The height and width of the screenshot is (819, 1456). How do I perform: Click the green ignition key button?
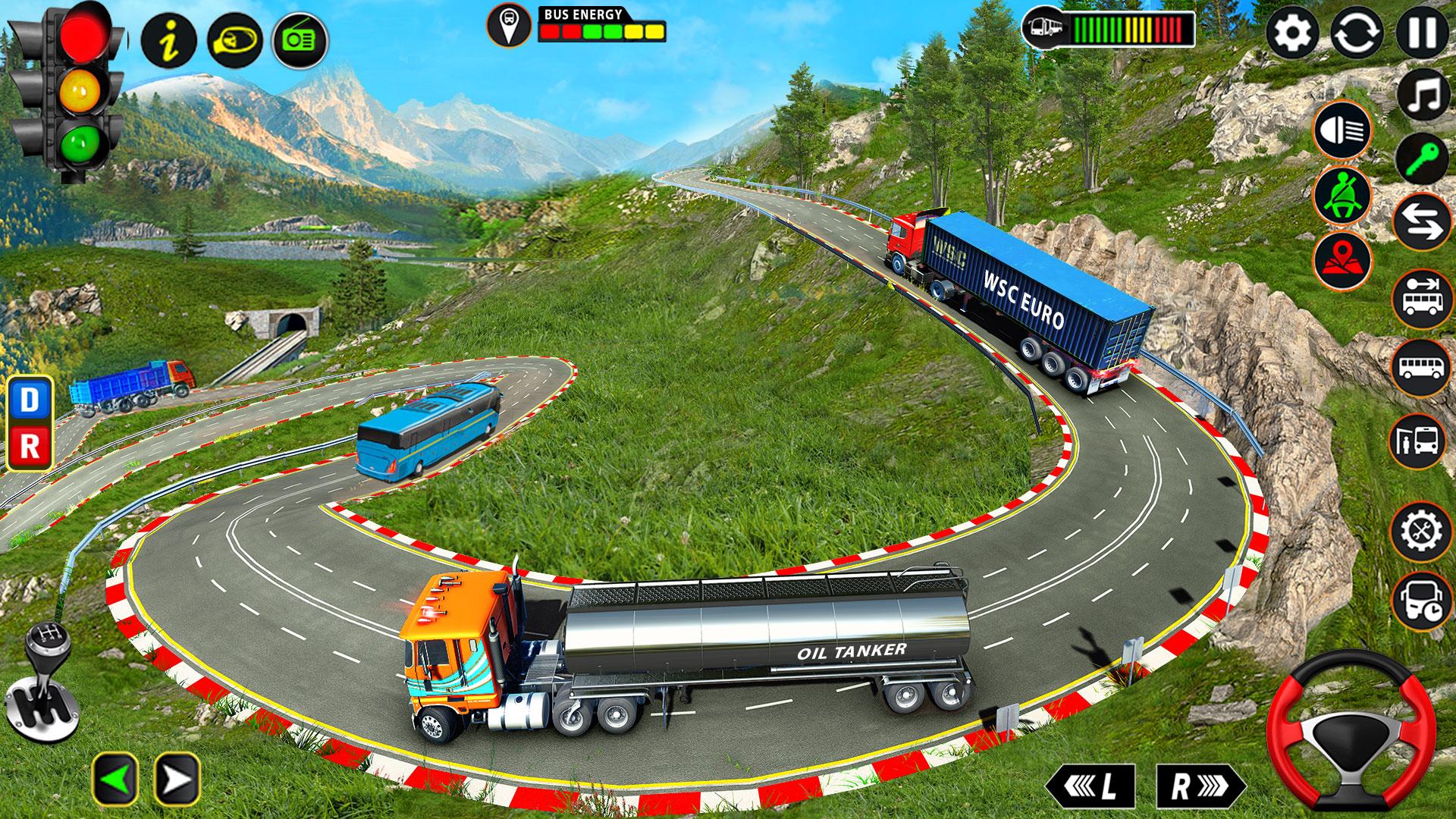pyautogui.click(x=1423, y=158)
